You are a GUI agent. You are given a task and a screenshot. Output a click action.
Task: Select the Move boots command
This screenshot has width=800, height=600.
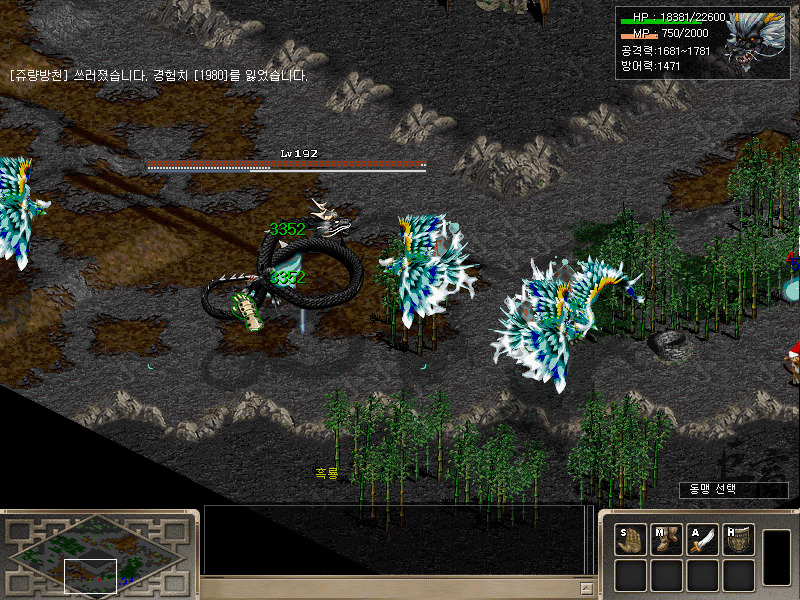pyautogui.click(x=666, y=540)
